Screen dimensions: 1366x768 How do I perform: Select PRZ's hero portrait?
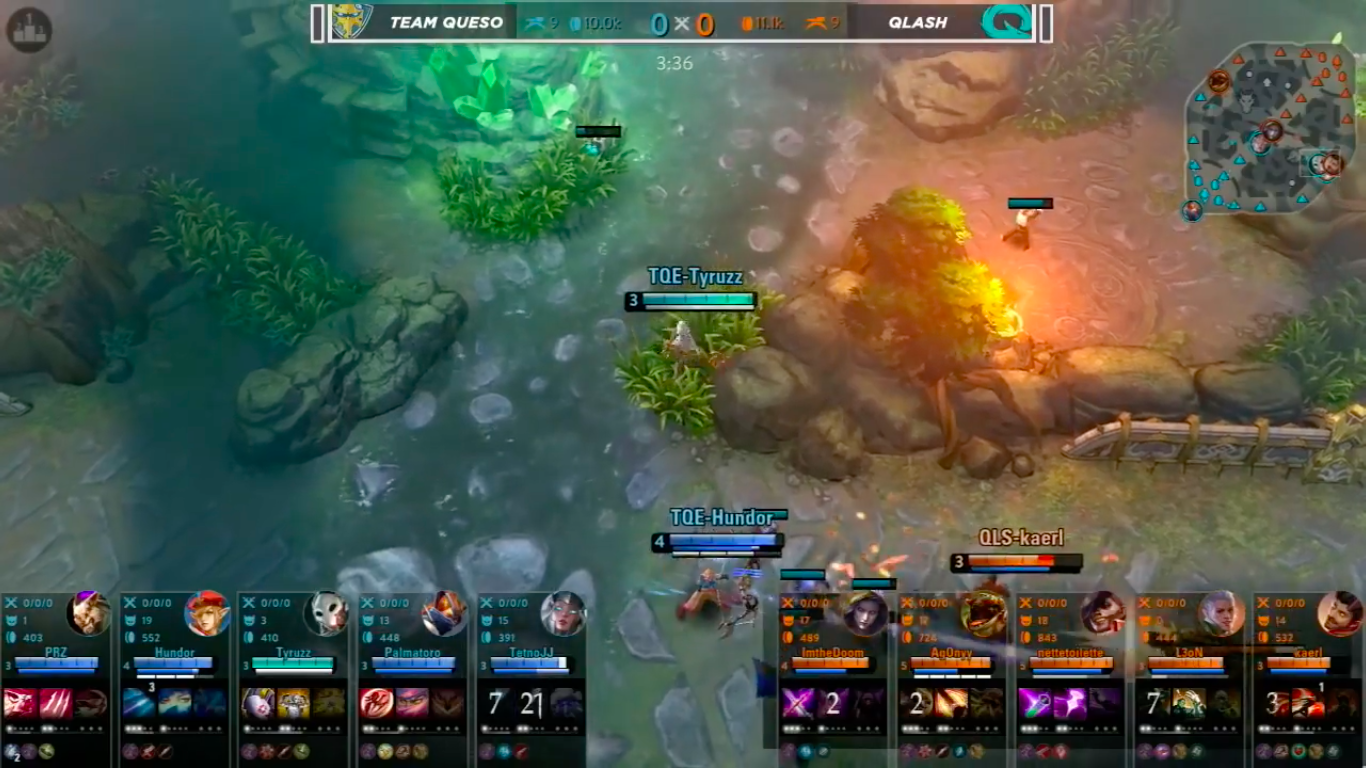tap(88, 613)
